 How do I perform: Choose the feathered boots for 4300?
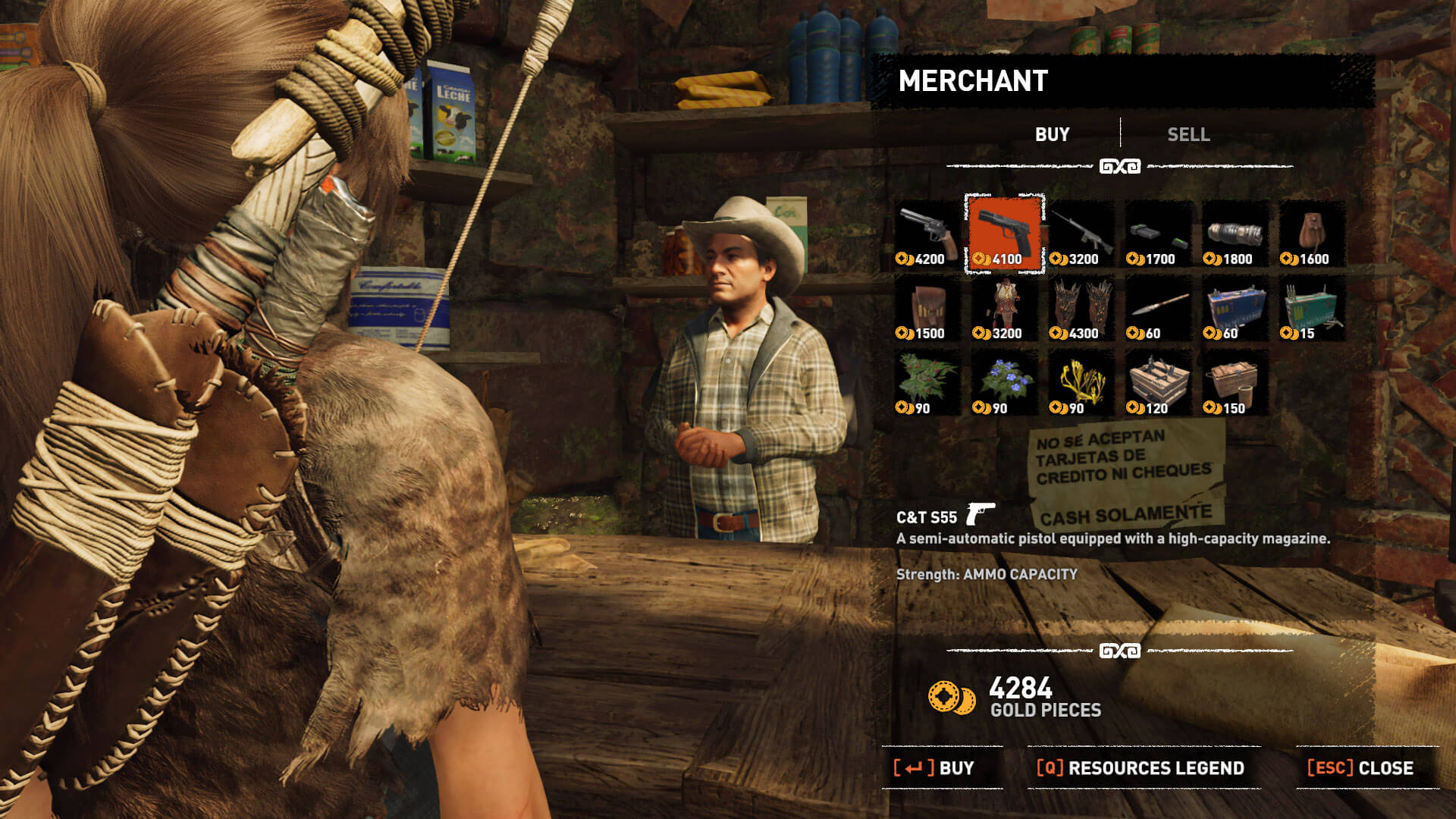(1081, 308)
